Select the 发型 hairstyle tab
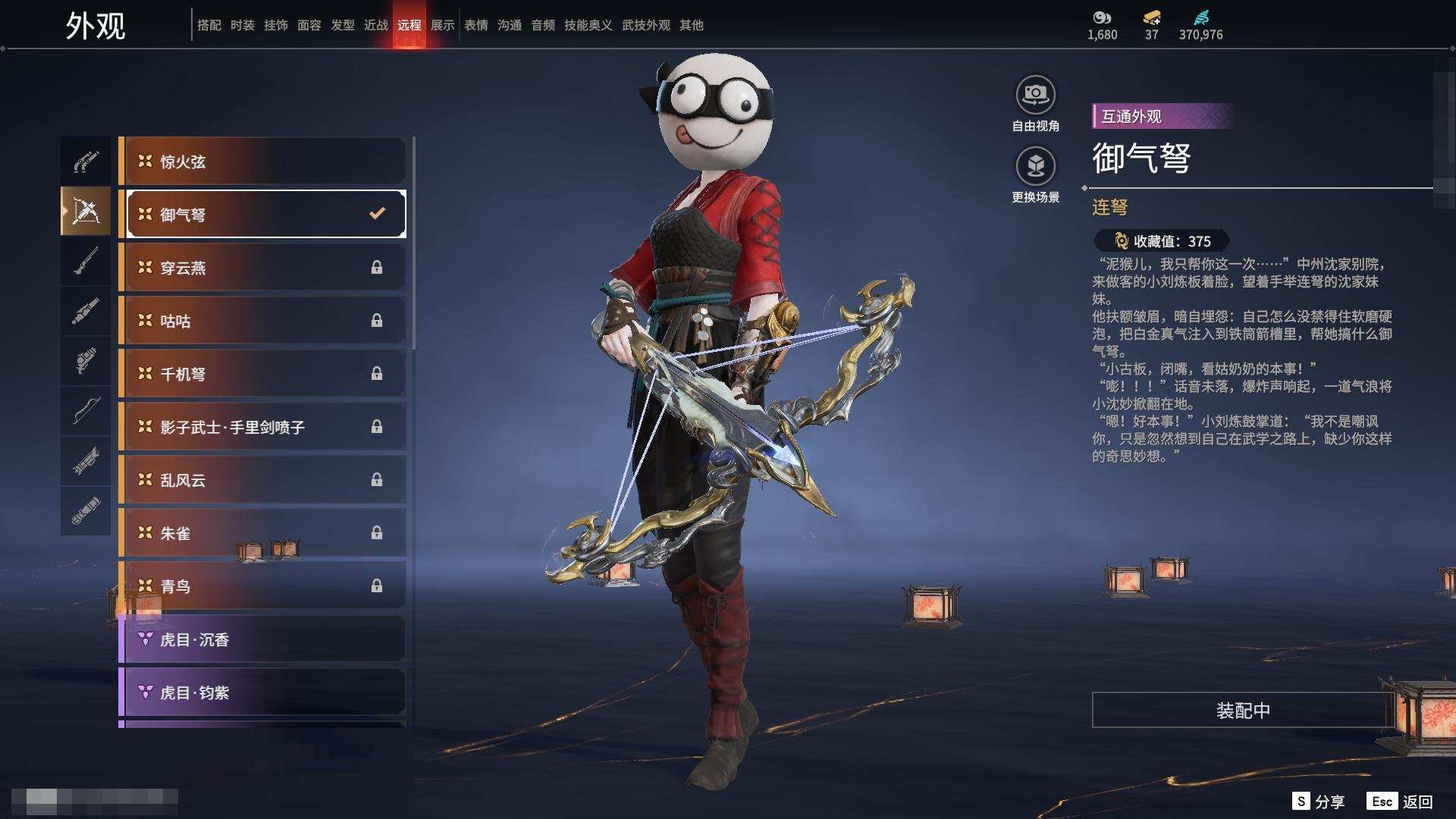This screenshot has height=819, width=1456. pos(342,25)
